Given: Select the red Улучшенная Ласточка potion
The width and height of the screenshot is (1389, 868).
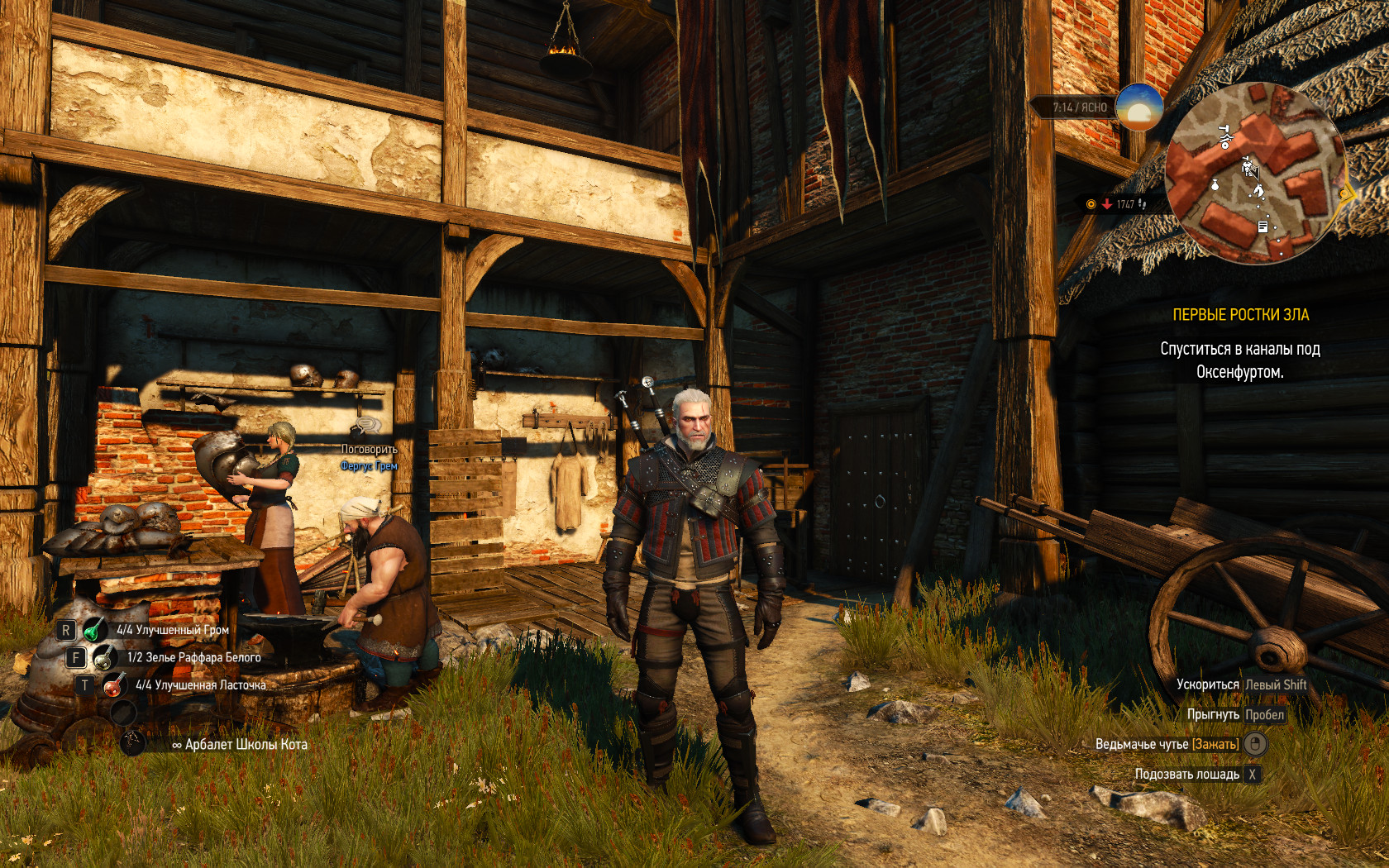Looking at the screenshot, I should tap(113, 685).
